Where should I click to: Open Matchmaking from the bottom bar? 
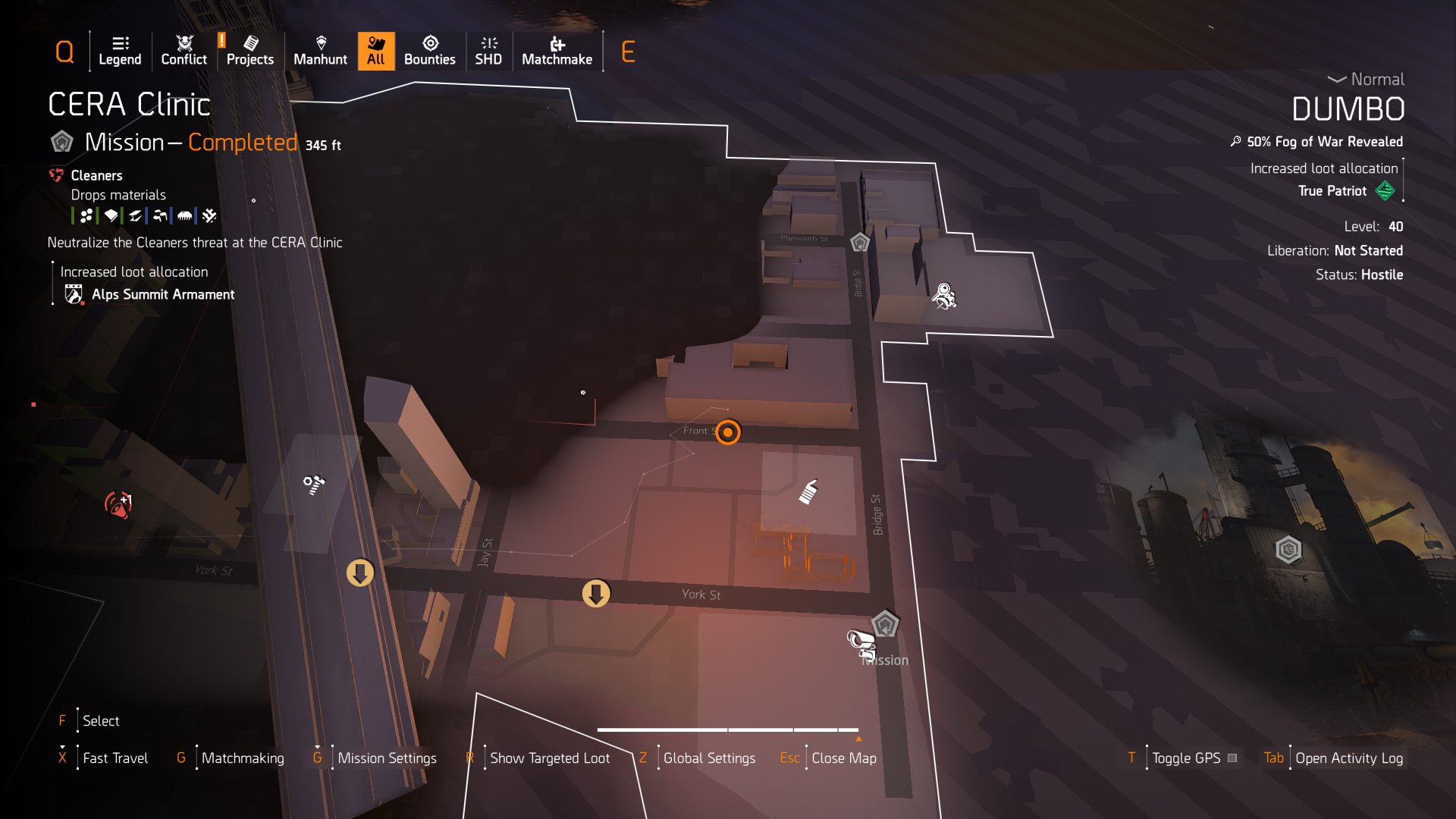point(242,758)
